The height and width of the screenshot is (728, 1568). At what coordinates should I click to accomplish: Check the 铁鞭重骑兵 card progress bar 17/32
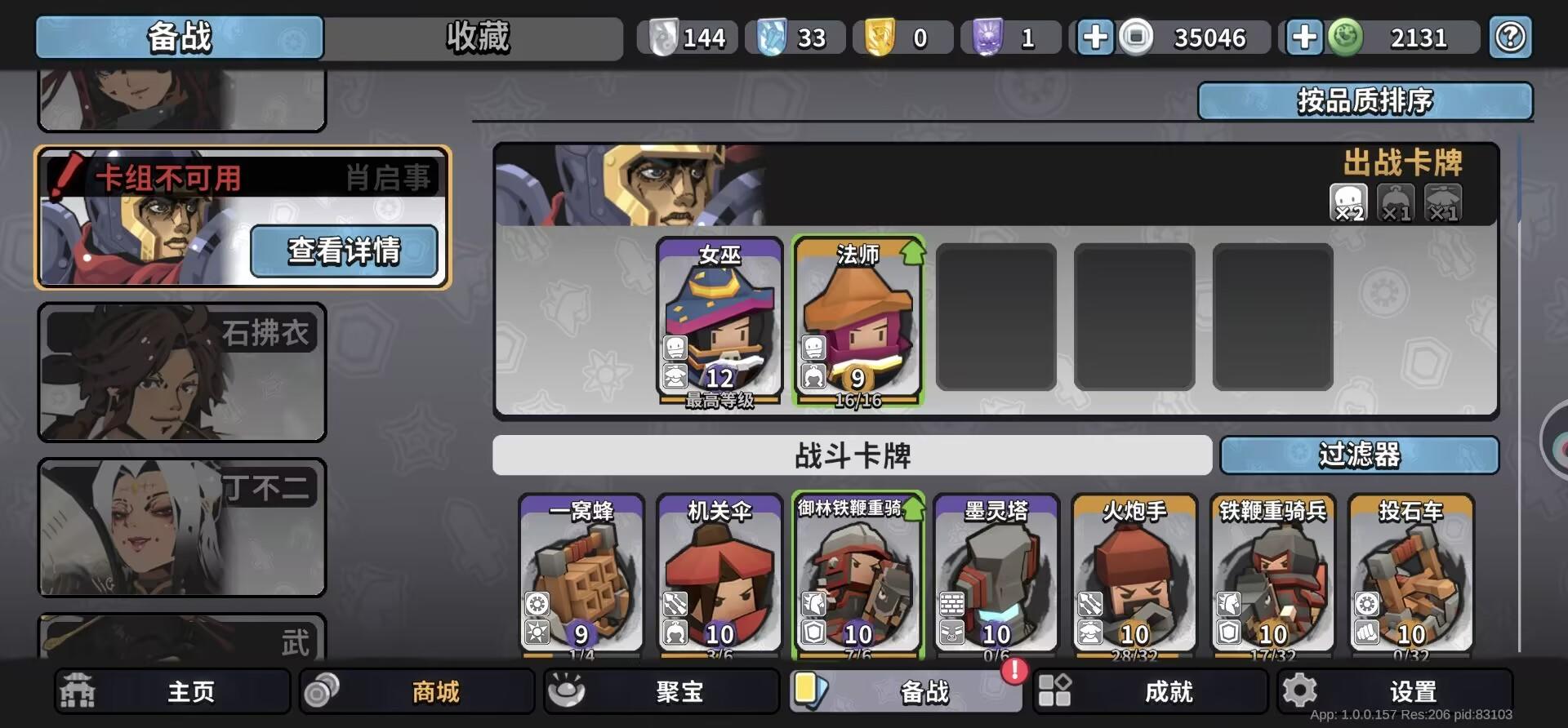pyautogui.click(x=1272, y=653)
